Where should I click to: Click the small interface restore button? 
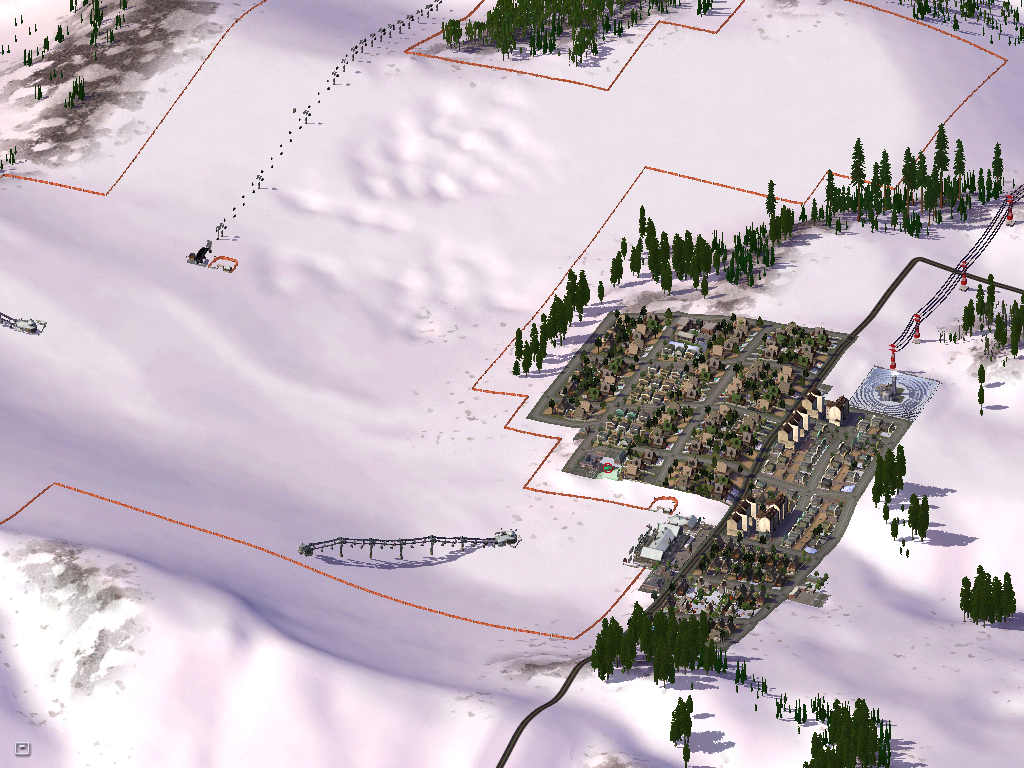point(22,748)
